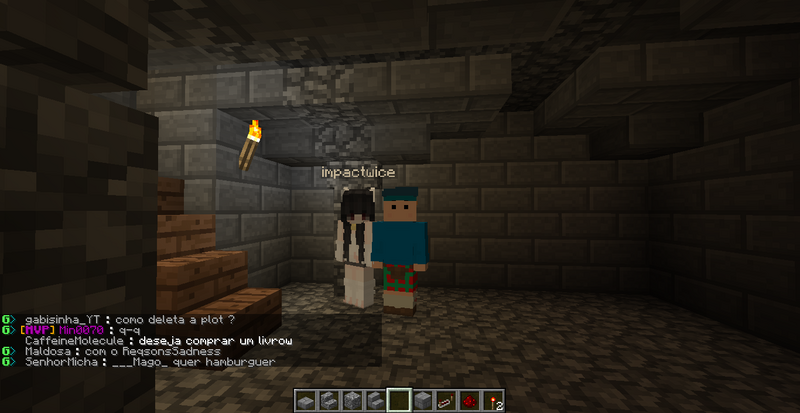Click the empty highlighted hotbar slot
The height and width of the screenshot is (413, 800).
399,401
